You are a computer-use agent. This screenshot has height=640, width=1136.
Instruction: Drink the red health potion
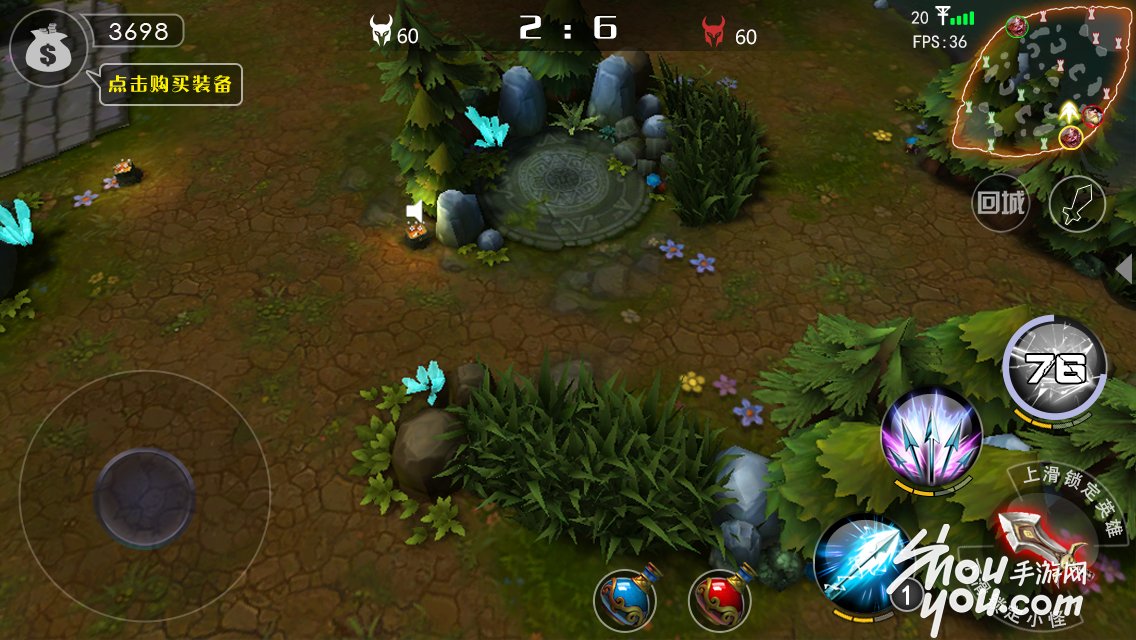(x=720, y=599)
